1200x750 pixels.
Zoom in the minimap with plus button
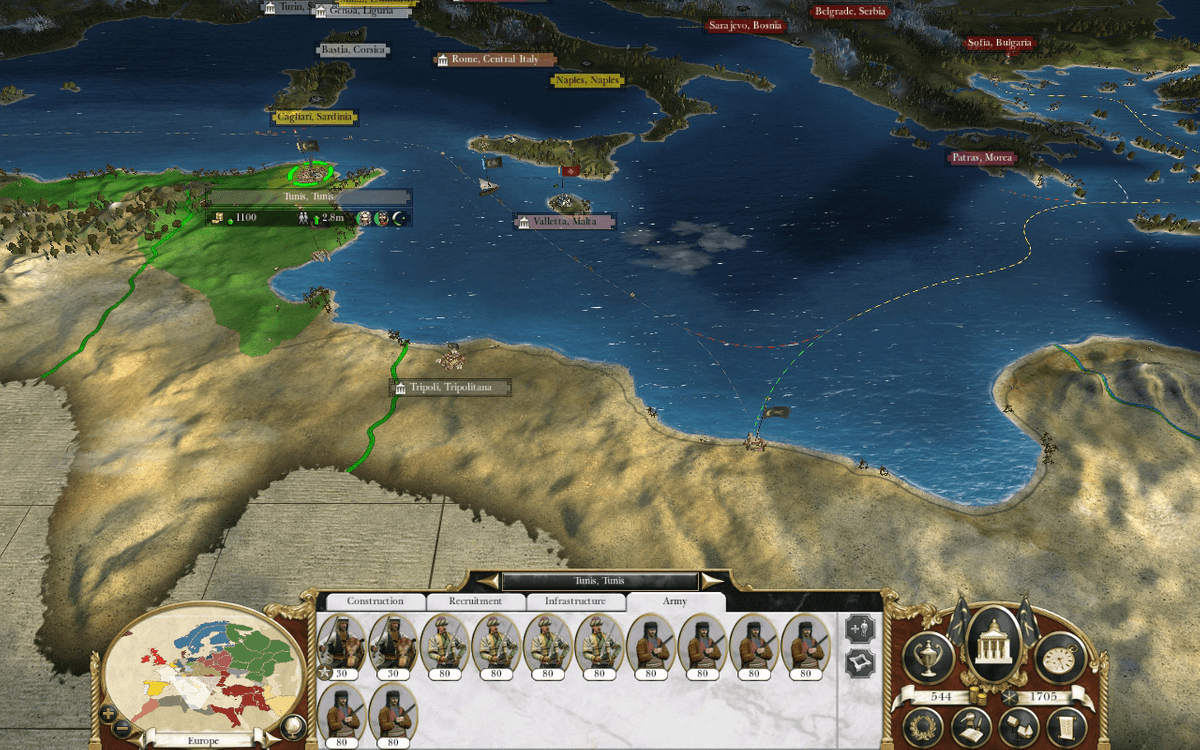[108, 714]
